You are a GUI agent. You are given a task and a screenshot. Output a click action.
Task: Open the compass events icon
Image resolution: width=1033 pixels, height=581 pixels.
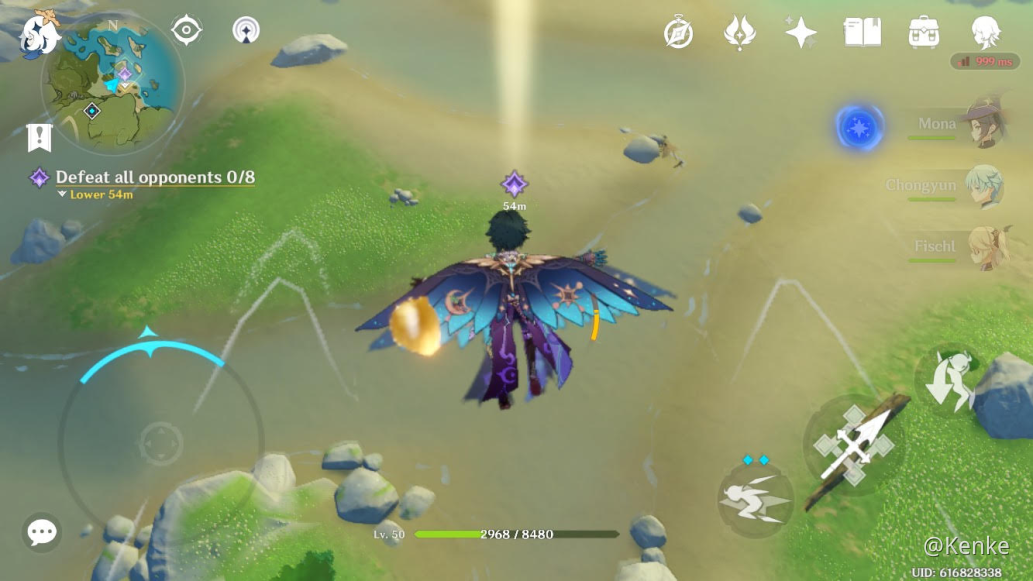click(678, 33)
